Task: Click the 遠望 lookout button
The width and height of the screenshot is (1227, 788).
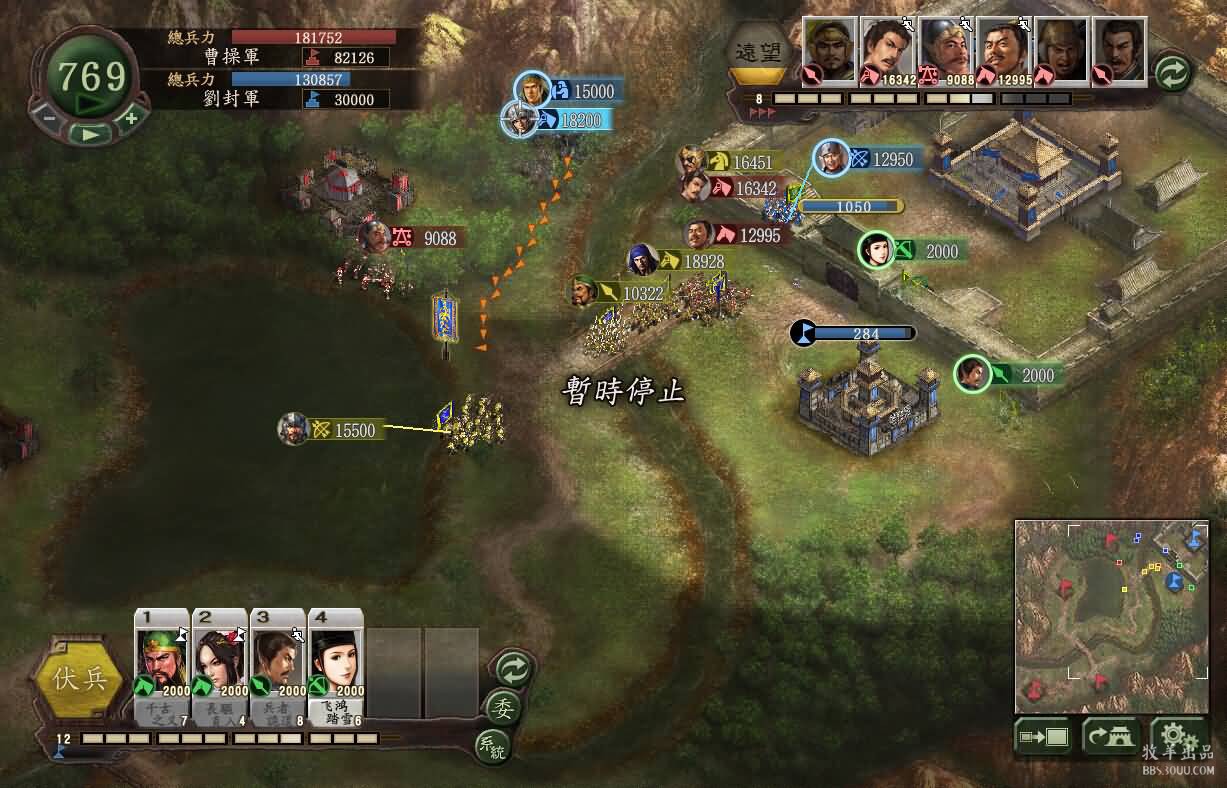Action: click(x=758, y=52)
